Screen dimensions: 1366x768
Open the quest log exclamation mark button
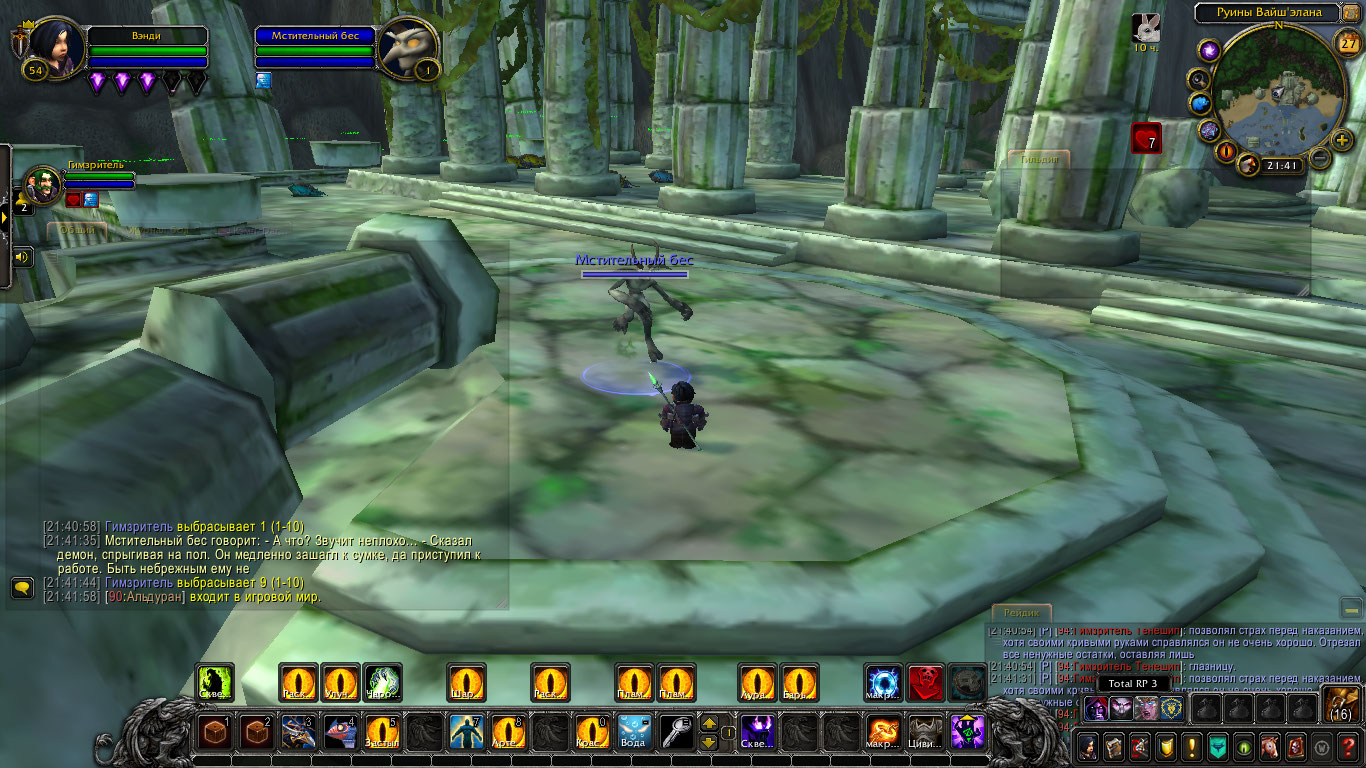(x=1191, y=746)
